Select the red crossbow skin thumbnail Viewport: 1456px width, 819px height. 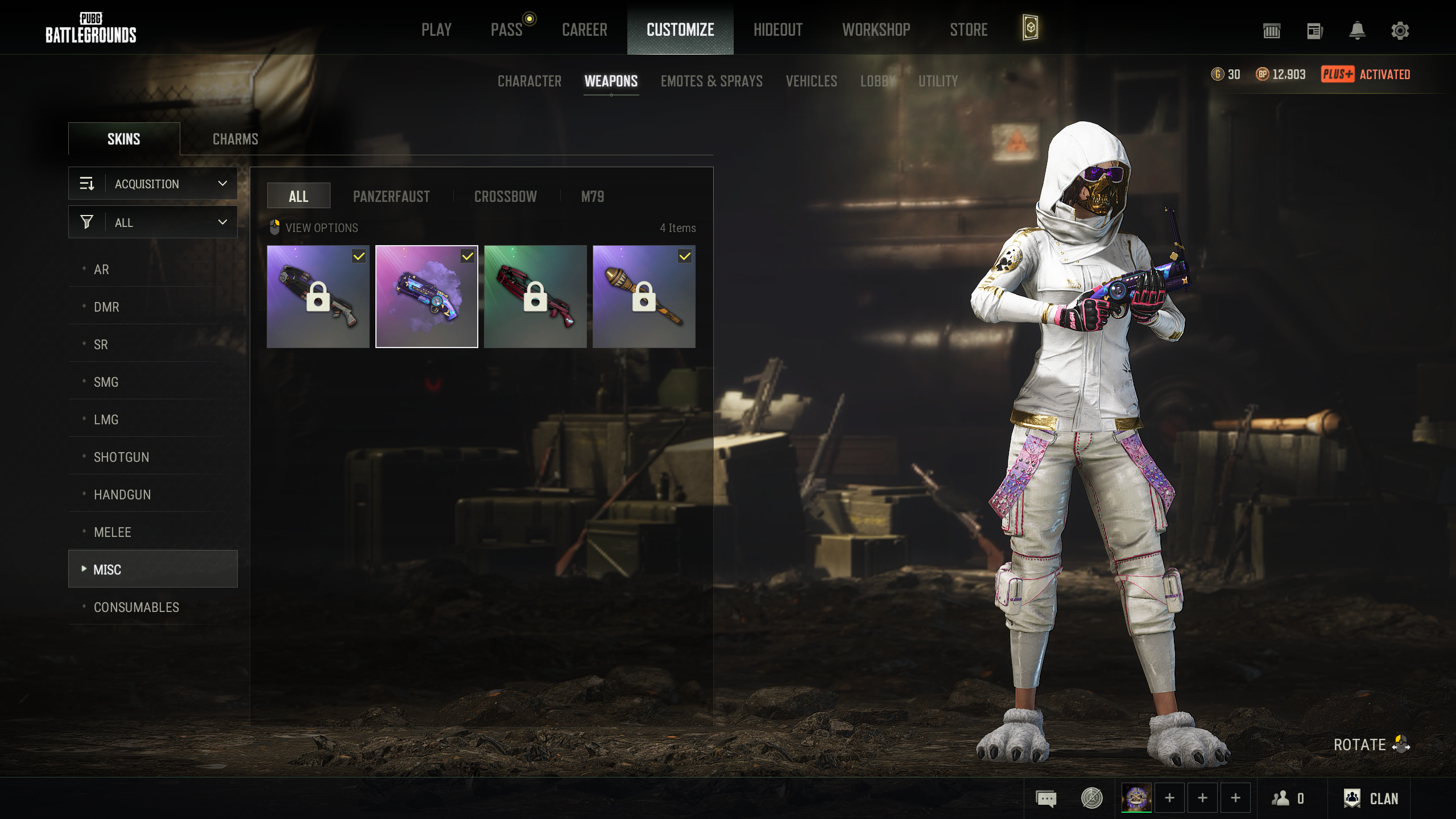click(535, 296)
